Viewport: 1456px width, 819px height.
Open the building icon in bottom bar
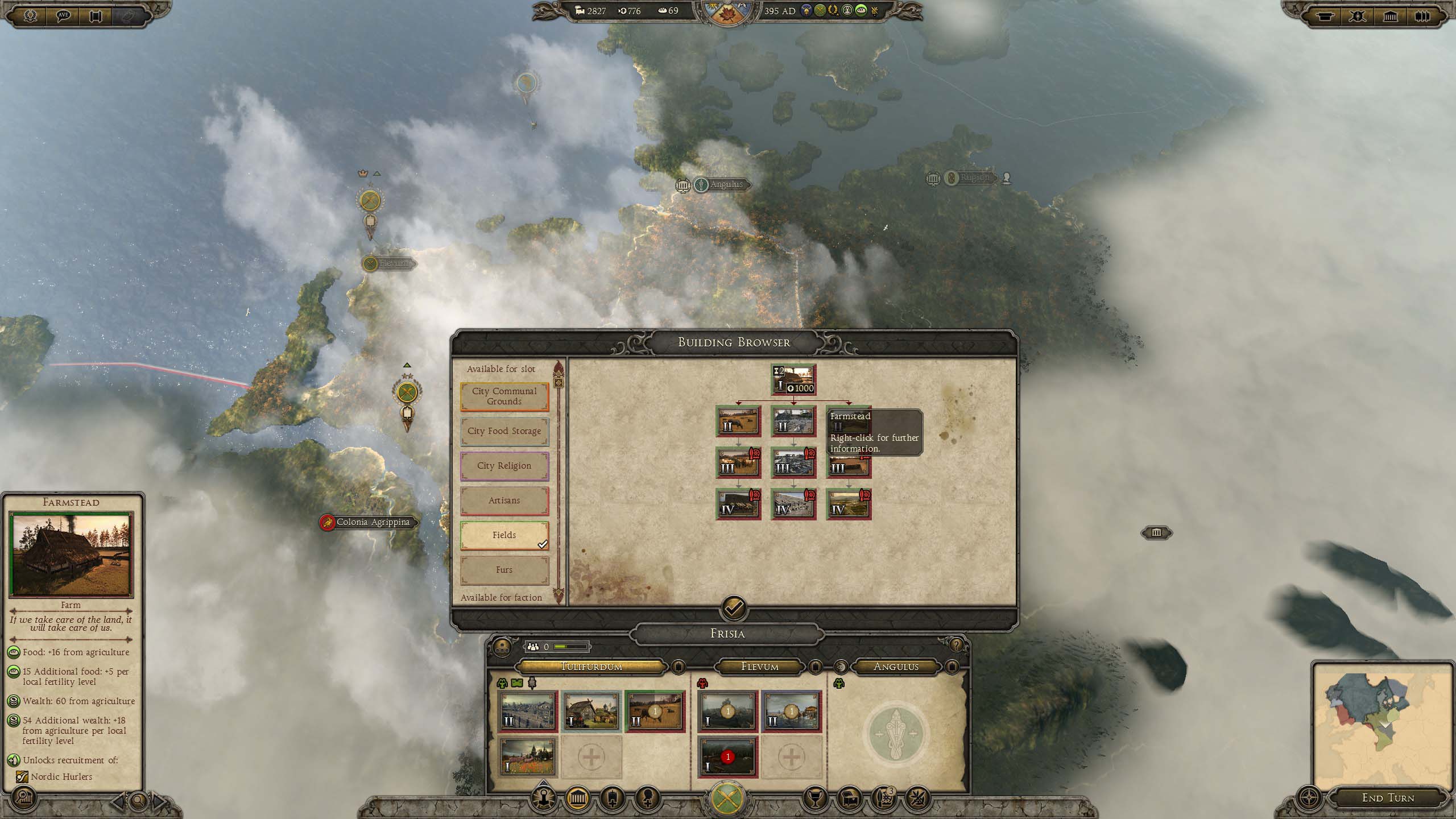pos(577,799)
